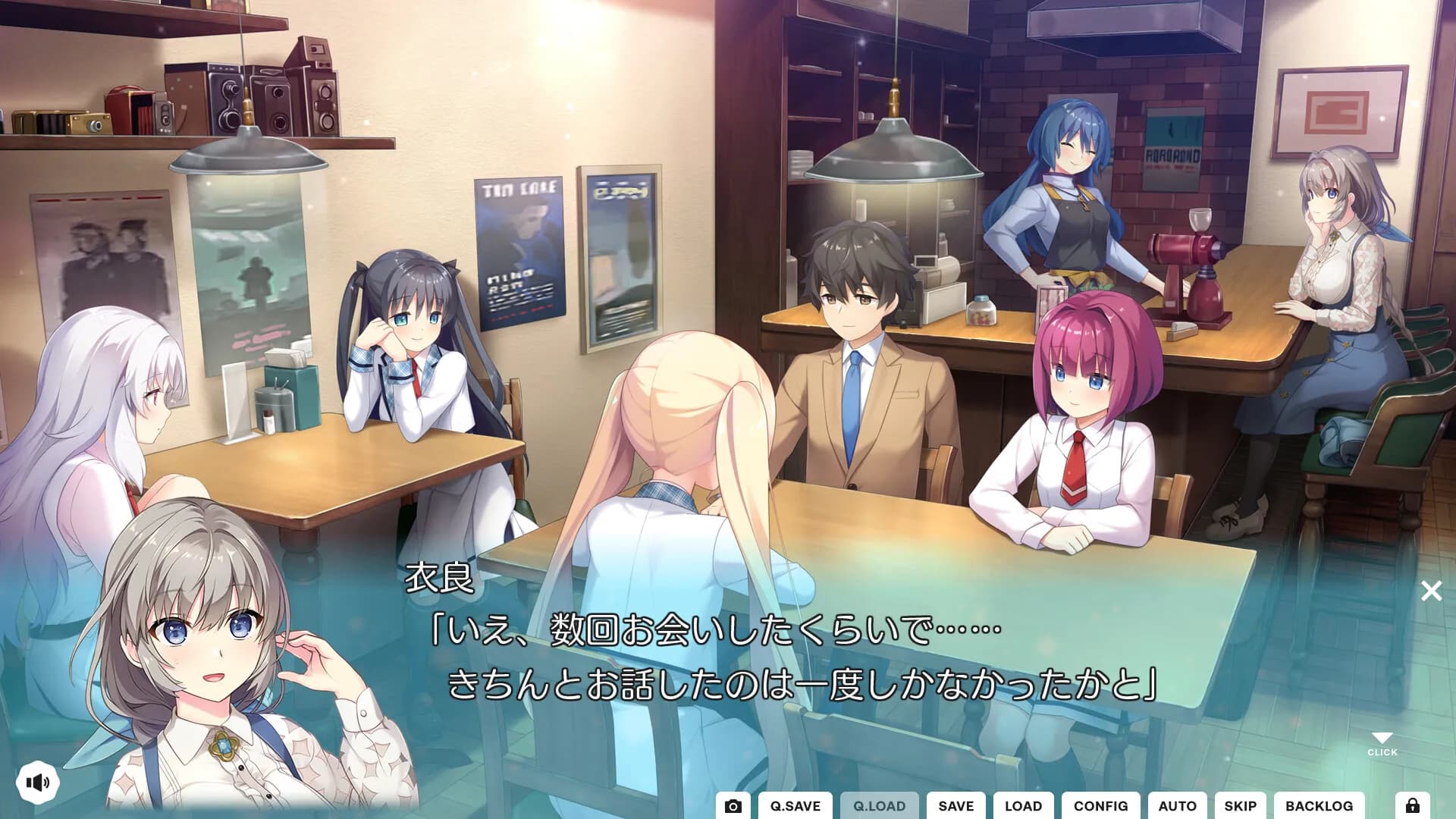Close the dialogue box with the × button

pos(1432,591)
